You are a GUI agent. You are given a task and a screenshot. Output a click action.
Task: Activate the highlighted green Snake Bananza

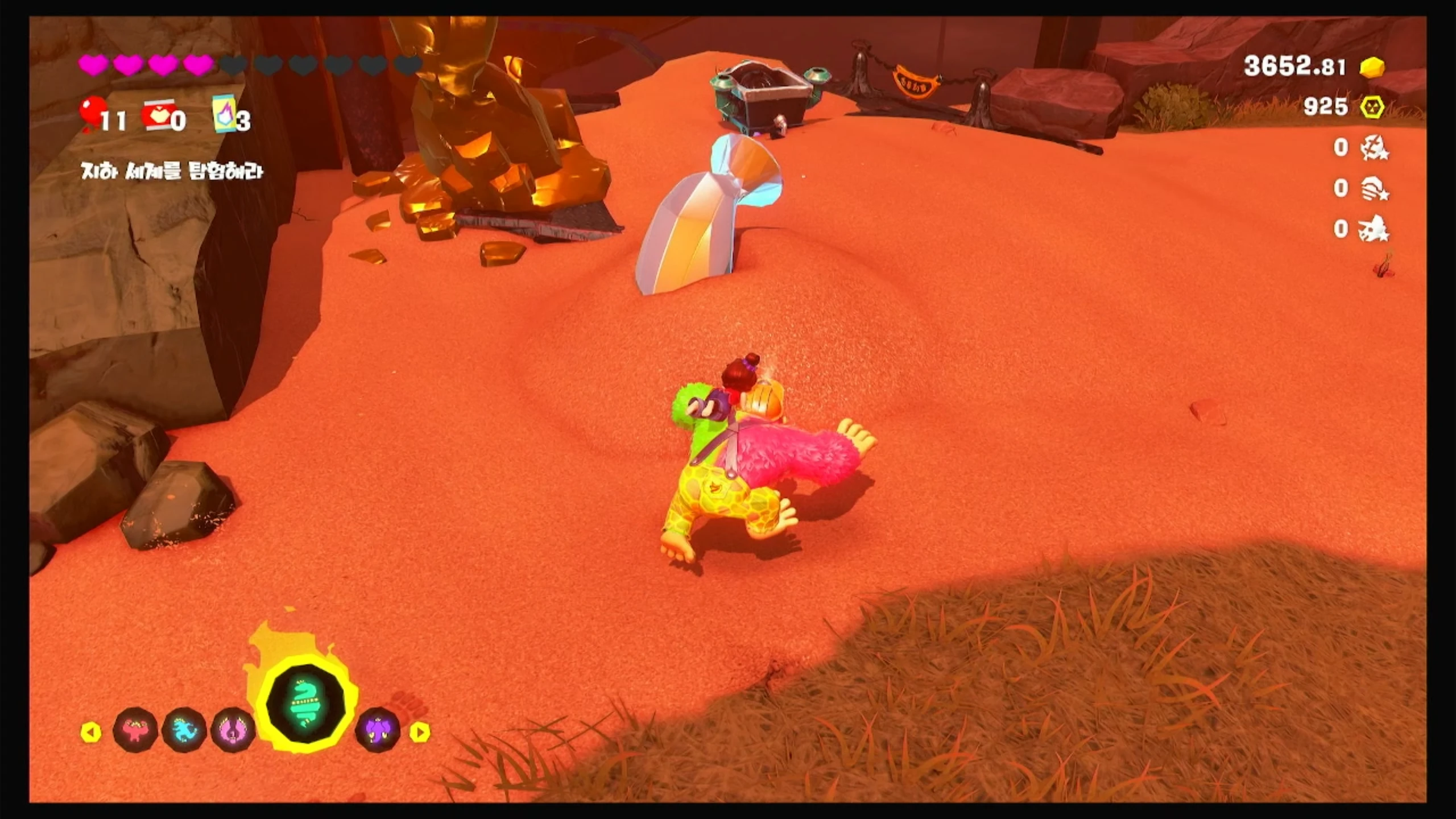tap(307, 705)
